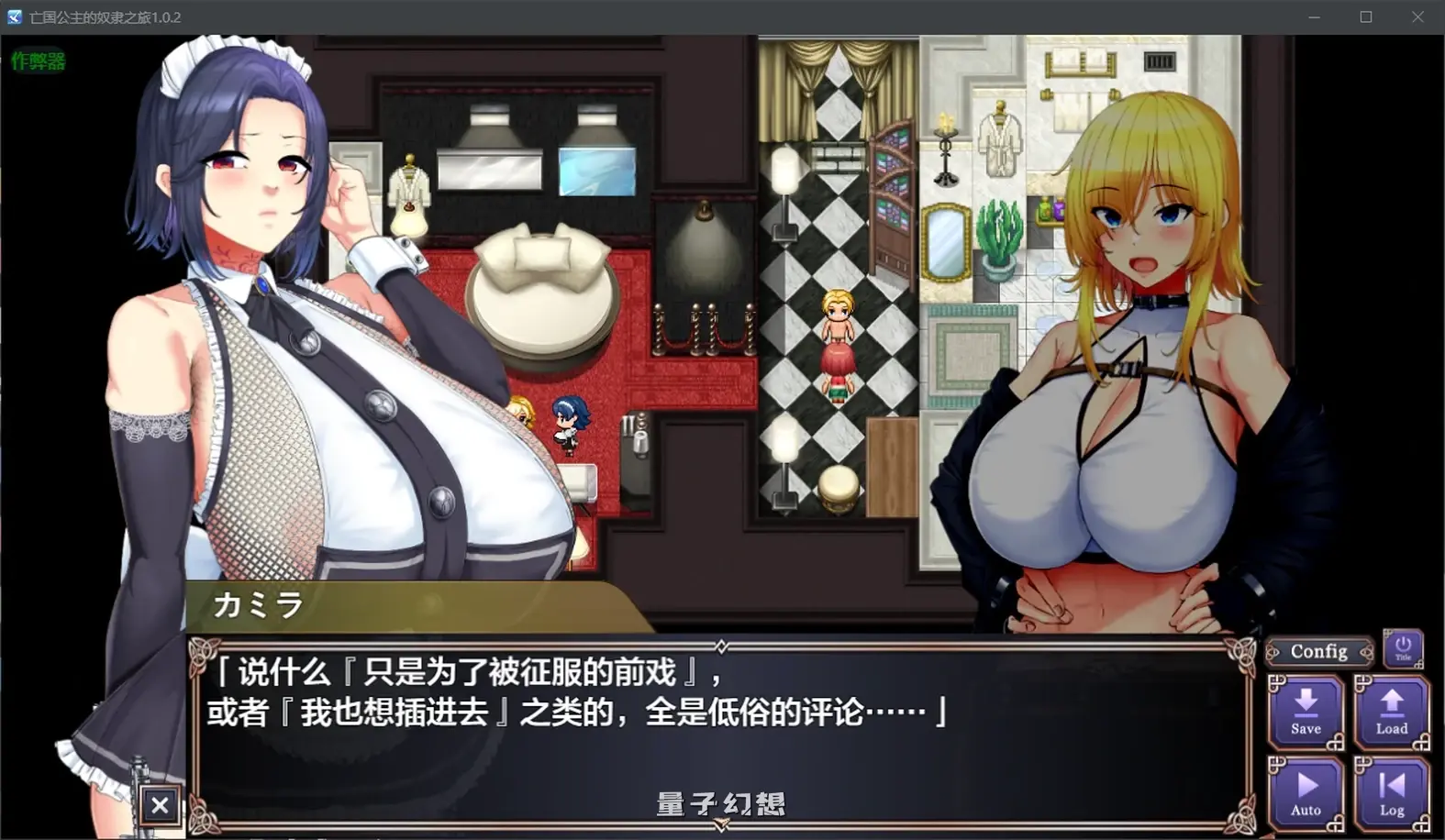This screenshot has width=1445, height=840.
Task: Start Auto mode with play triangle icon
Action: pos(1306,784)
